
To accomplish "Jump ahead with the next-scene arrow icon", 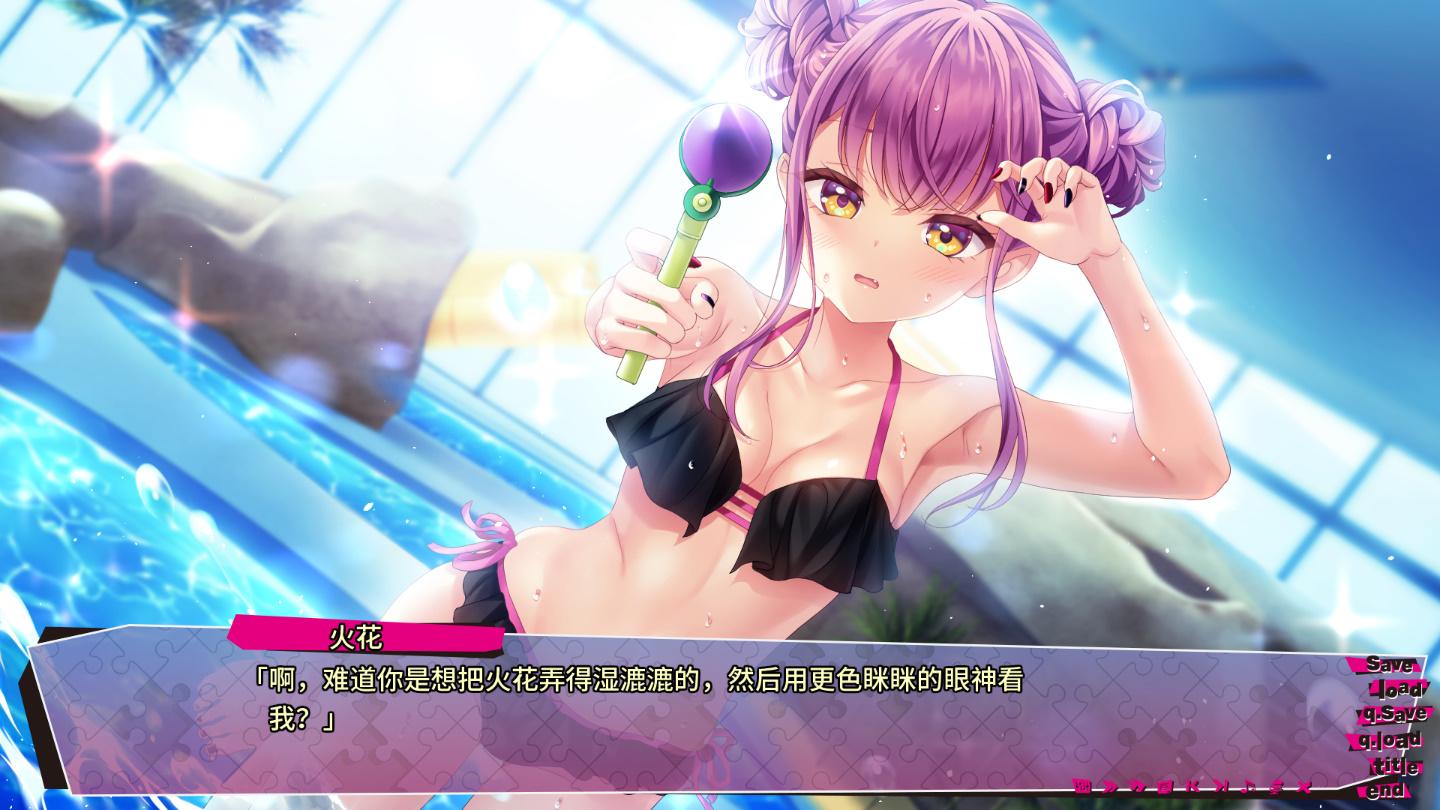I will click(x=1220, y=785).
